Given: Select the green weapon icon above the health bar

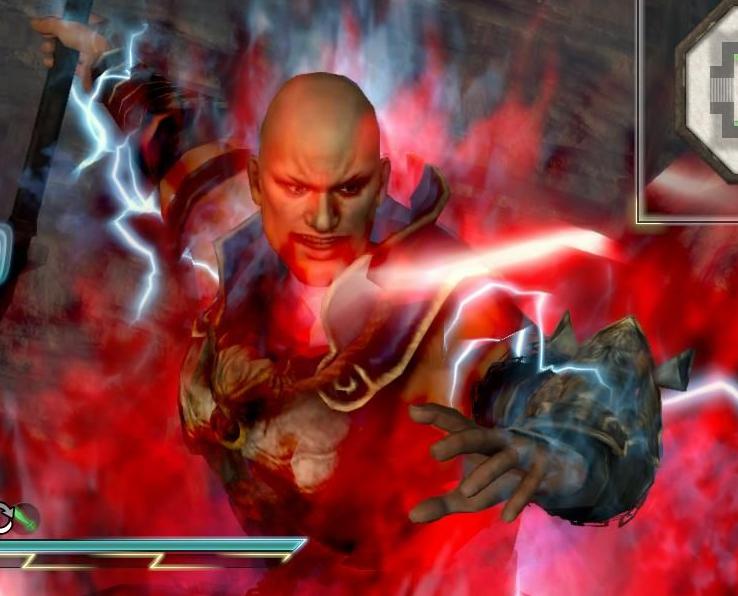Looking at the screenshot, I should click(24, 517).
